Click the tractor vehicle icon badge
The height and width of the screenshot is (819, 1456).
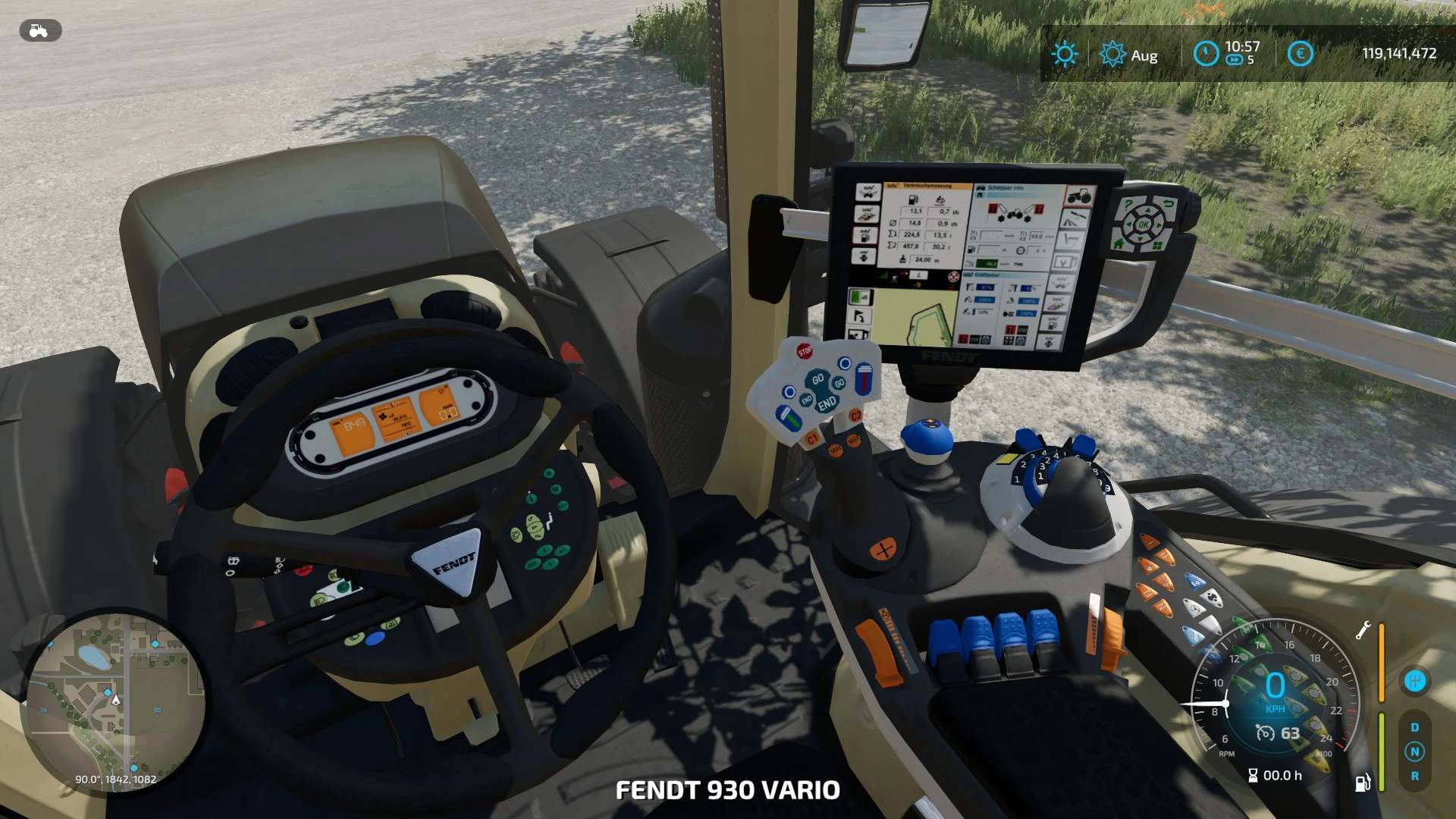coord(39,30)
